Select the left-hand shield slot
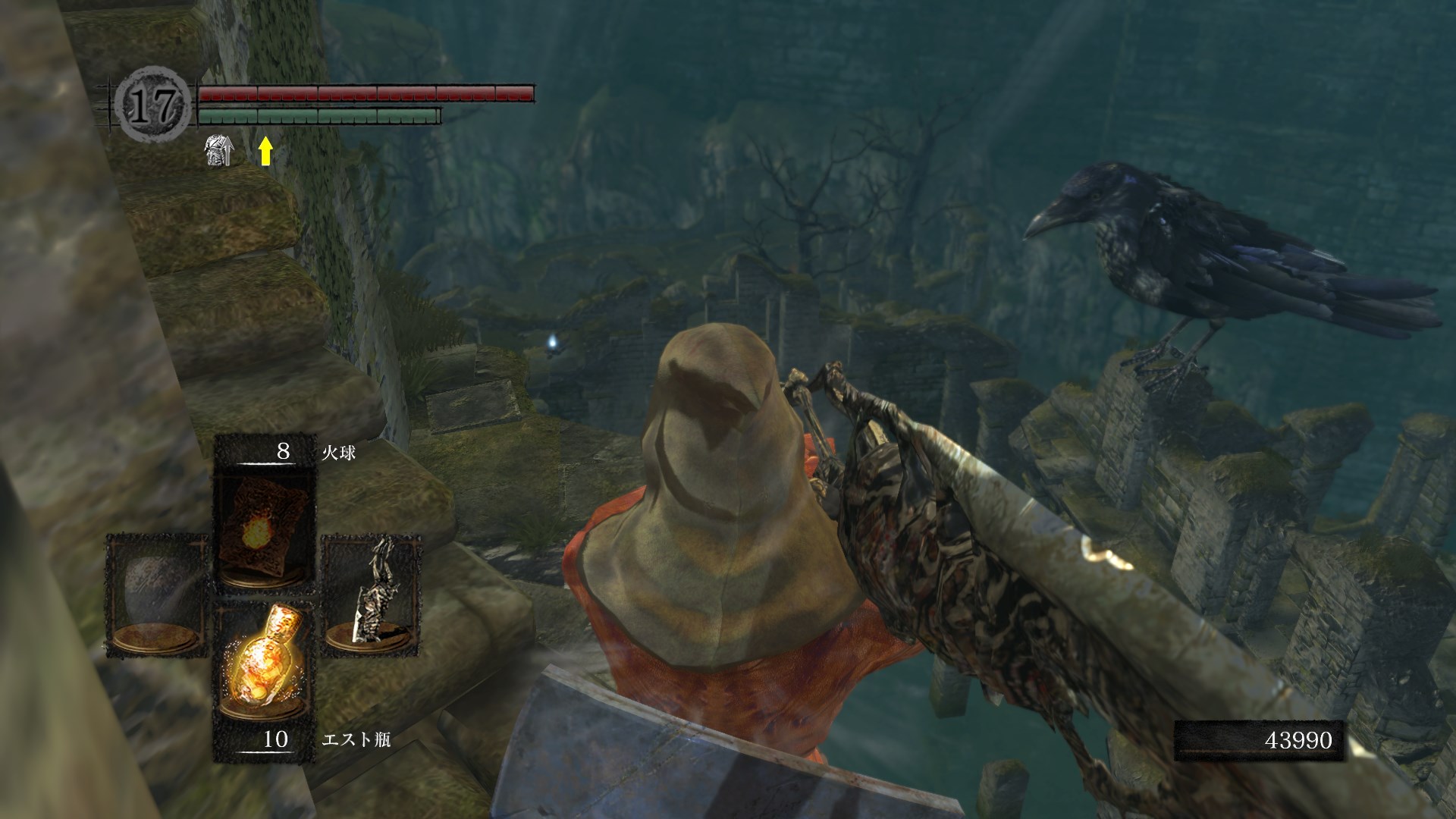1456x819 pixels. pyautogui.click(x=157, y=594)
